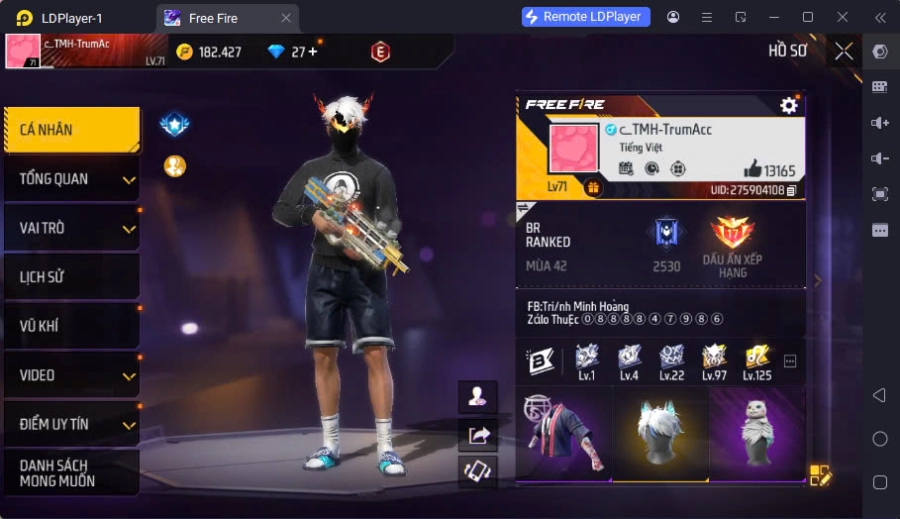Show the ĐIỂM UY TÍN section
Screen dimensions: 900x519
(70, 424)
